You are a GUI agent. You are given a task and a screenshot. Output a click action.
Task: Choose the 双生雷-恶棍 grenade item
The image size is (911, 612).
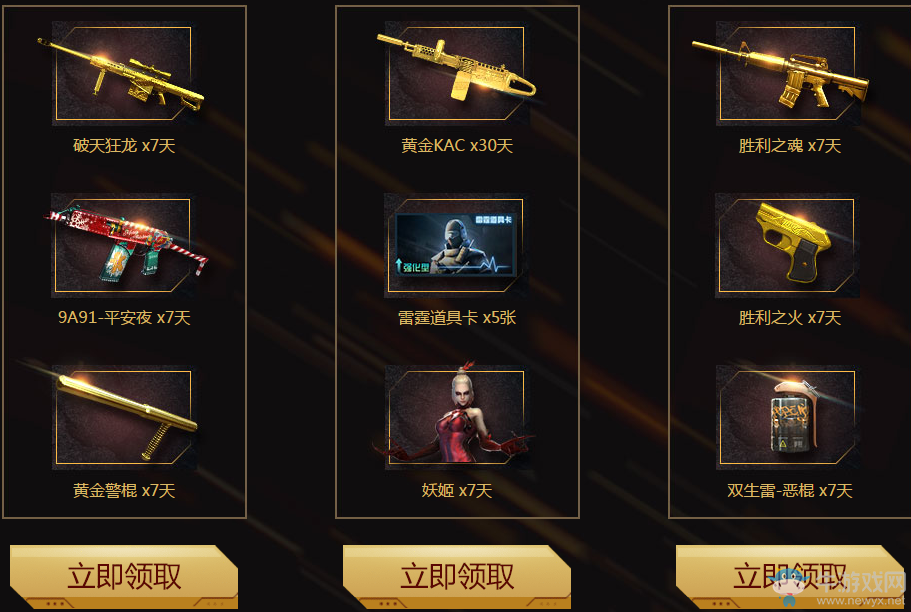click(787, 417)
